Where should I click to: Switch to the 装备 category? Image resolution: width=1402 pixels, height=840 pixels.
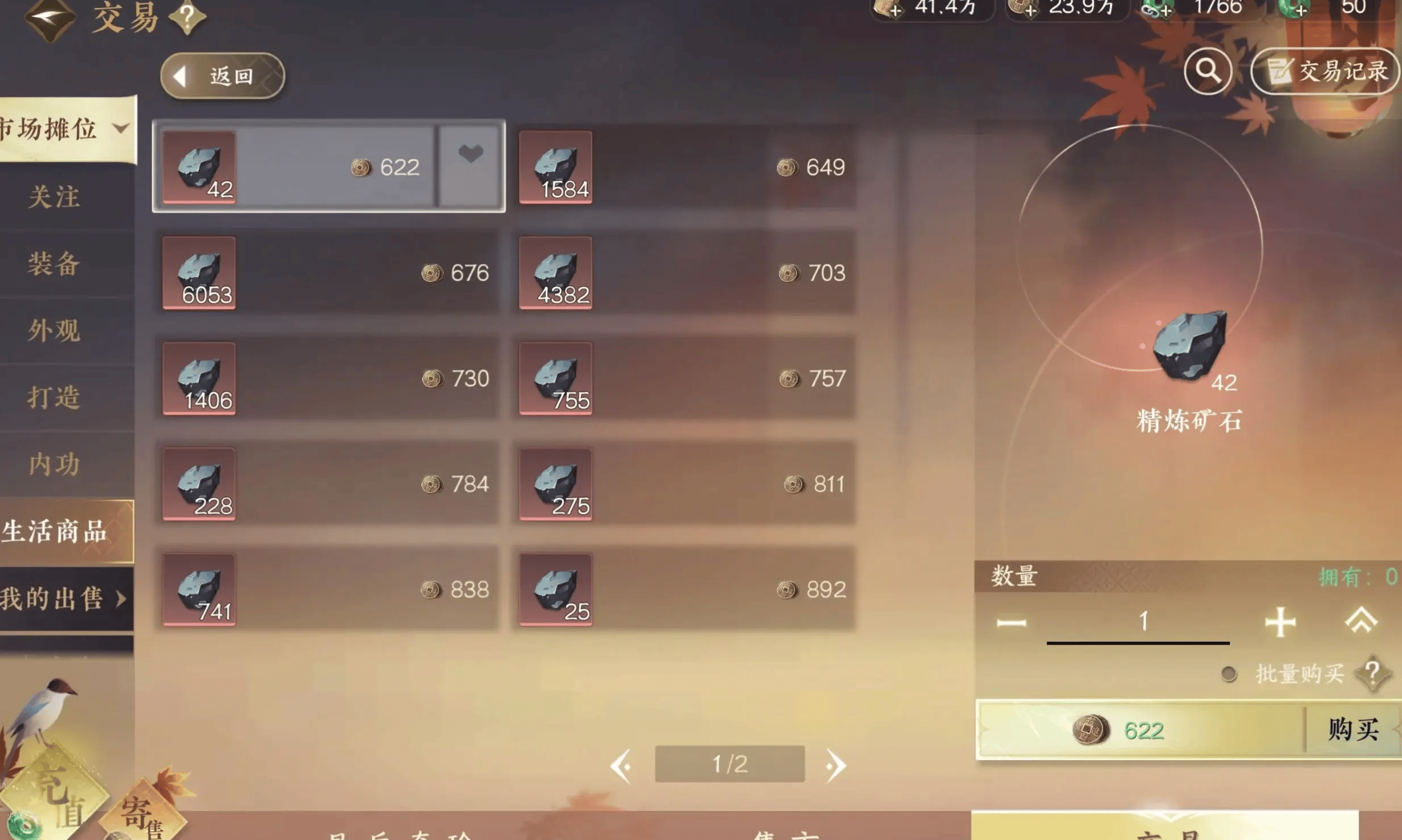point(54,264)
